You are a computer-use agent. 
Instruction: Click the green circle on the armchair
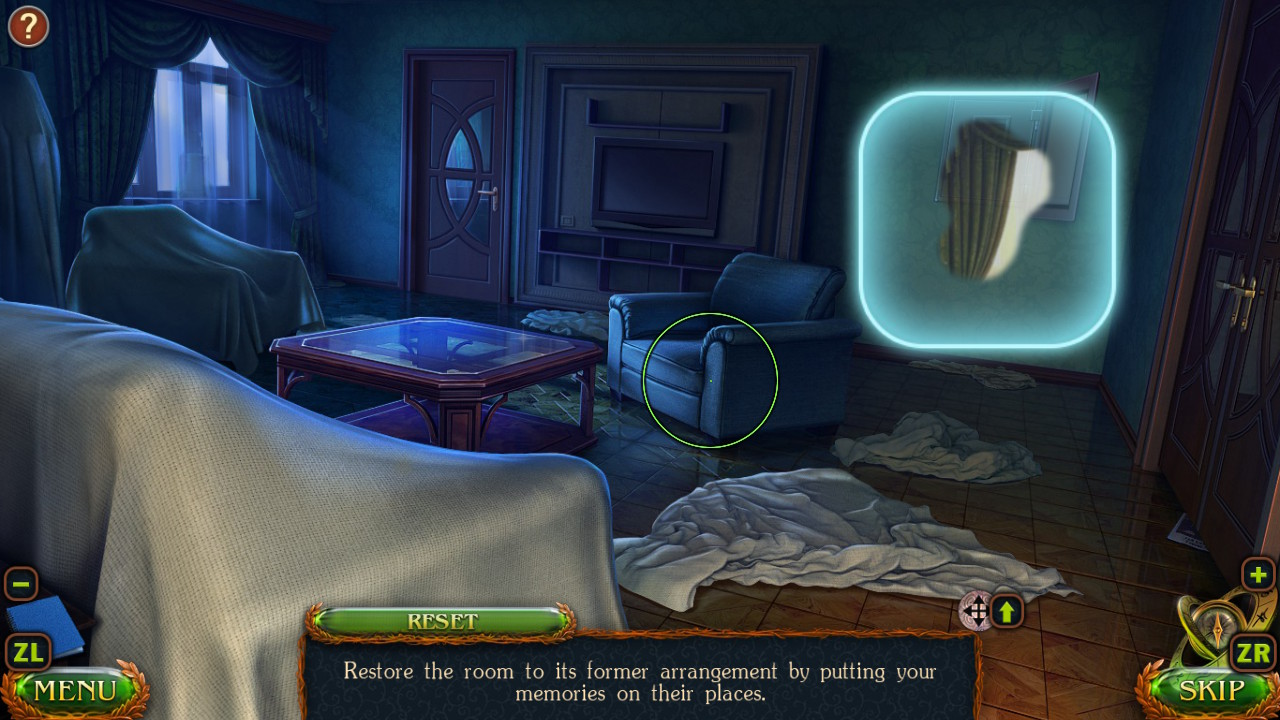click(x=712, y=378)
